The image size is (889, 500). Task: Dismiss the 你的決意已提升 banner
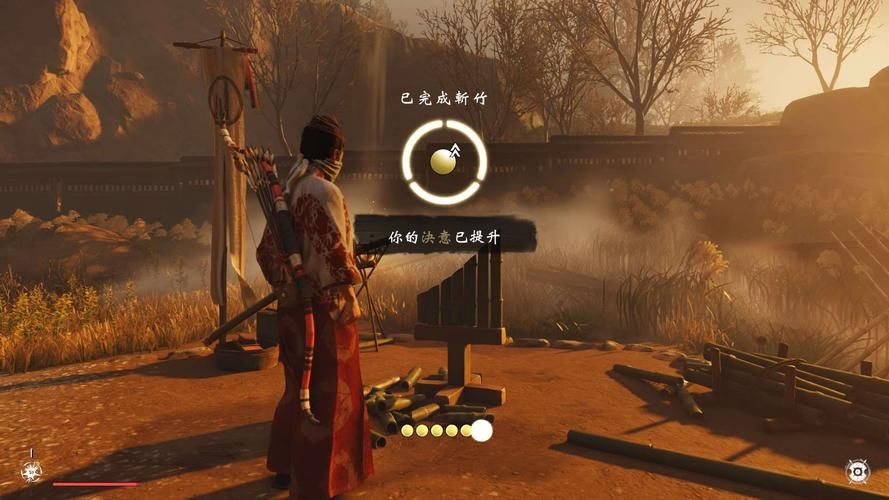pos(445,234)
